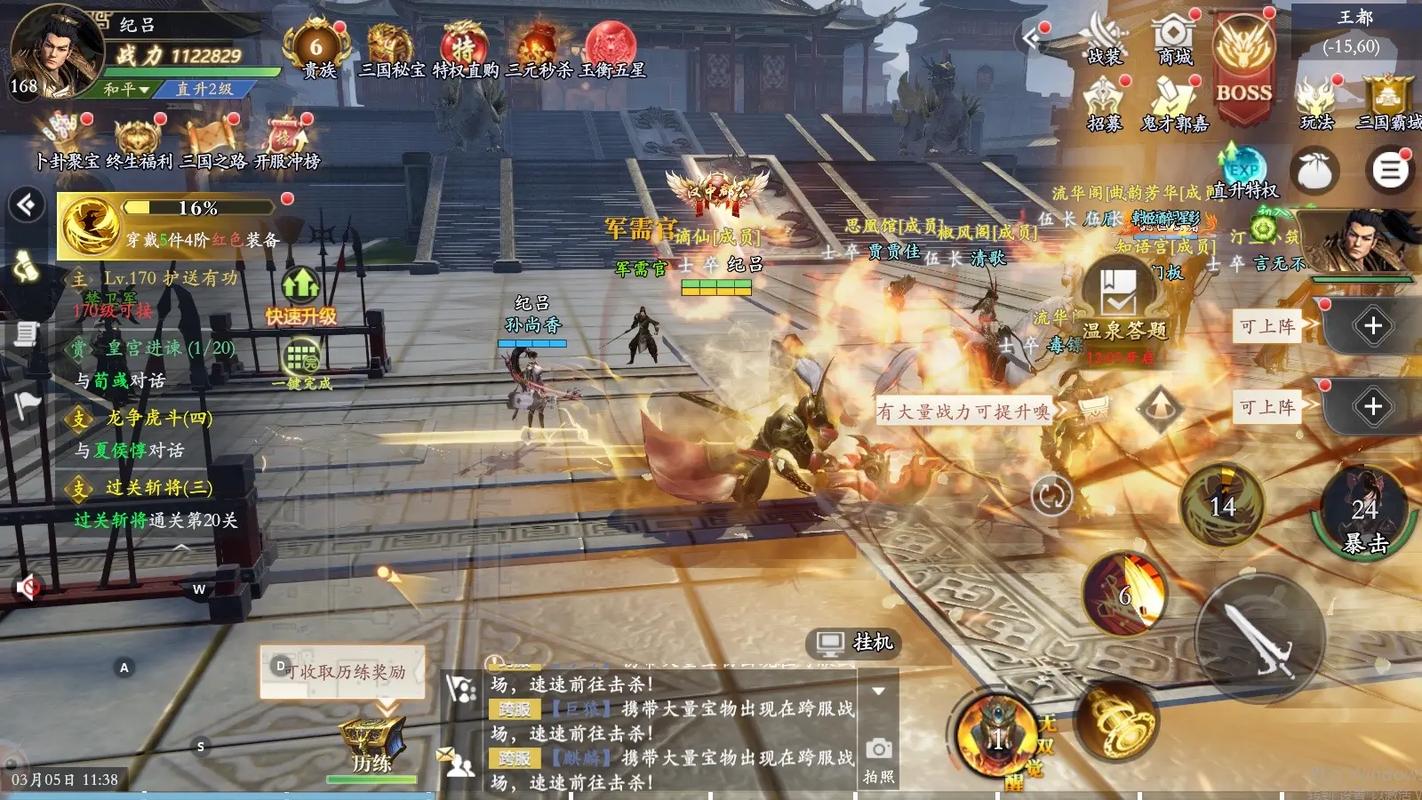This screenshot has width=1422, height=800.
Task: Open the 贵族 noble rank icon
Action: (316, 46)
